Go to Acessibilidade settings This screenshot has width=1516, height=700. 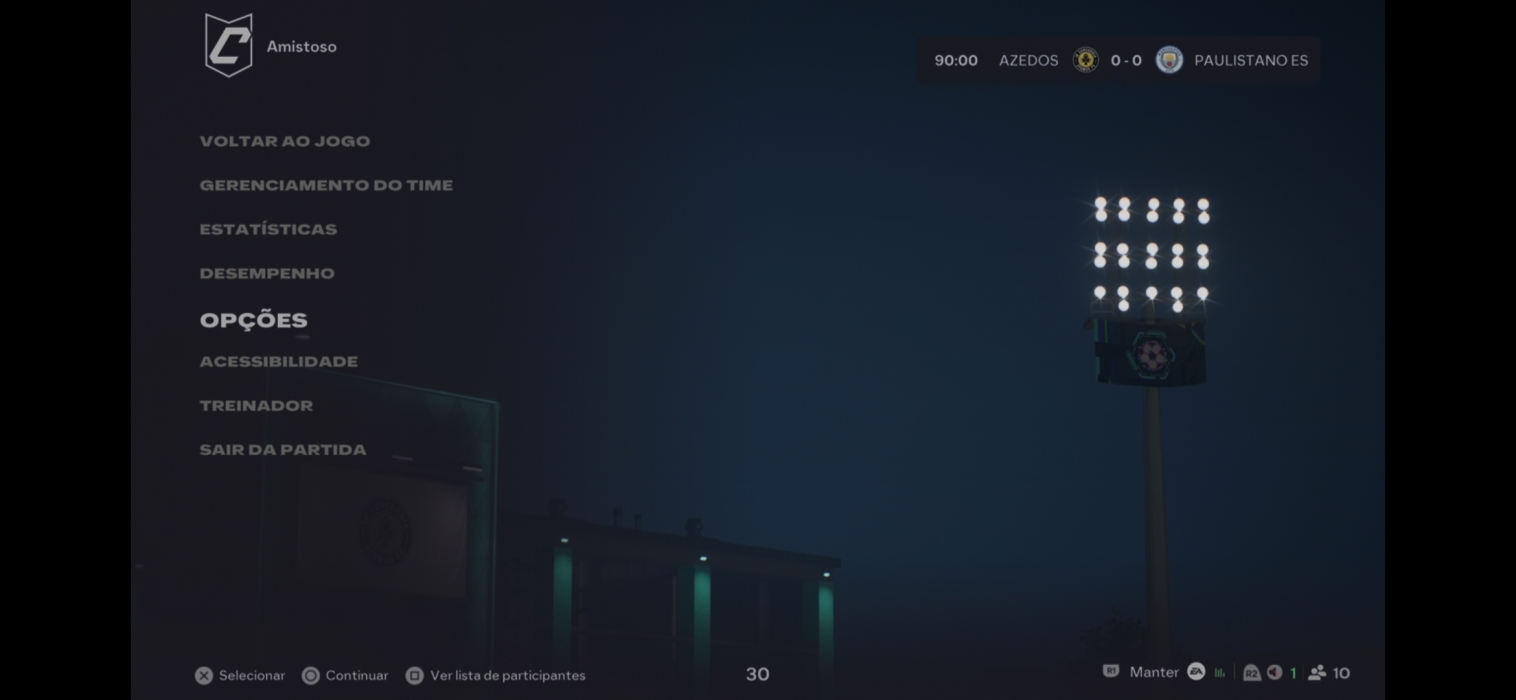point(279,361)
